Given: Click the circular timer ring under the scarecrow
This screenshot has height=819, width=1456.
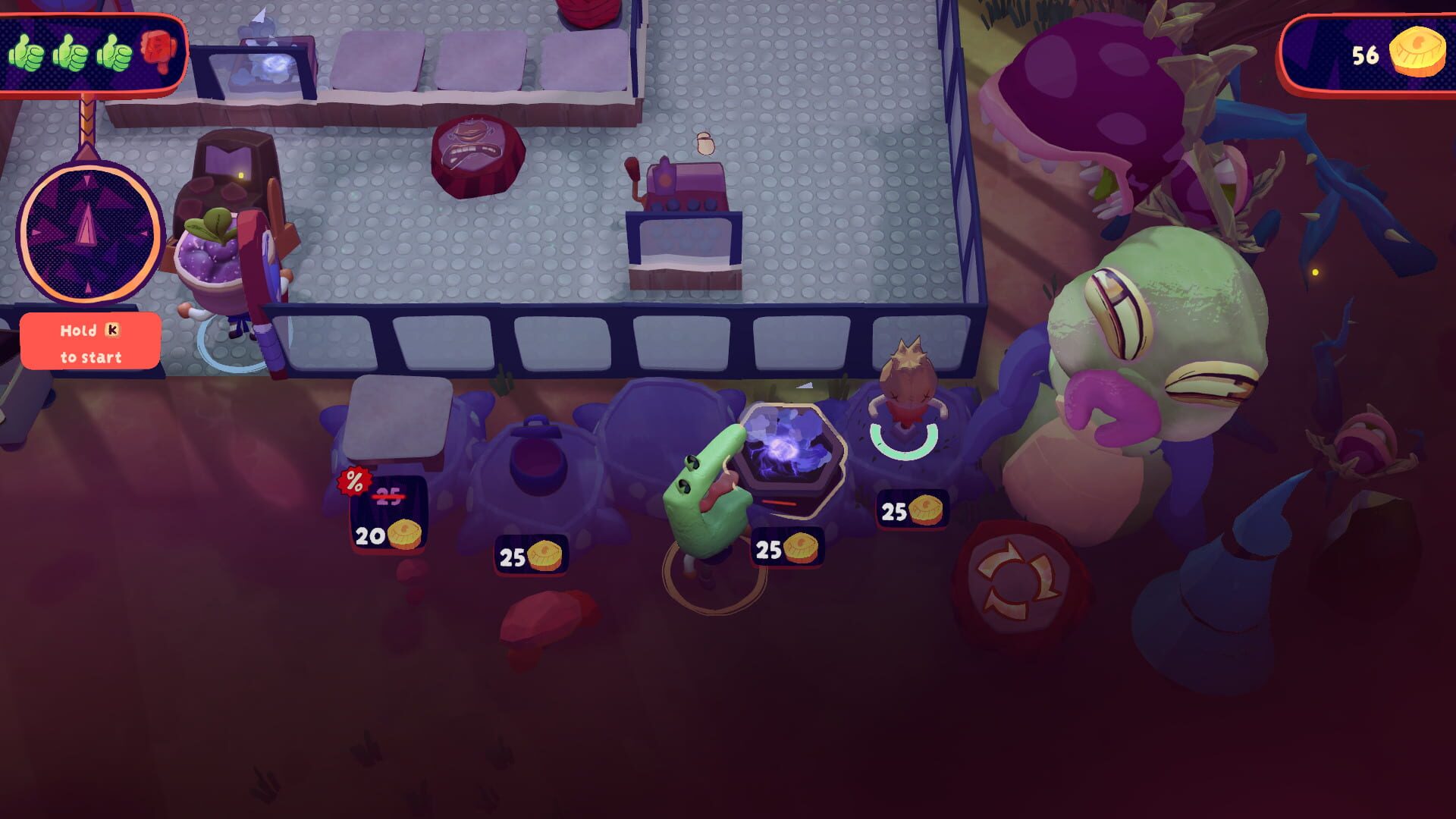Looking at the screenshot, I should (905, 448).
